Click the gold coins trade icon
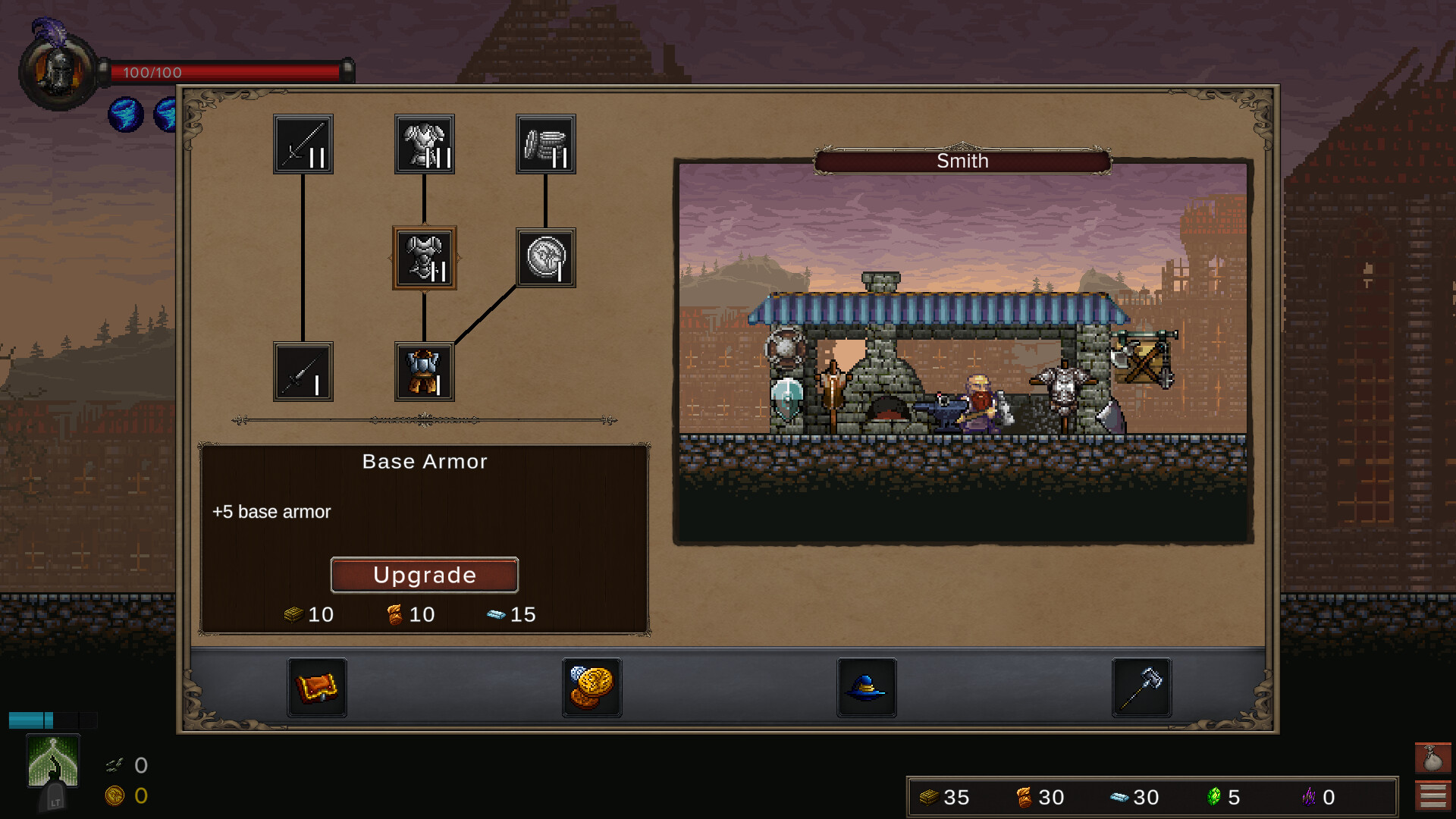1456x819 pixels. (591, 687)
